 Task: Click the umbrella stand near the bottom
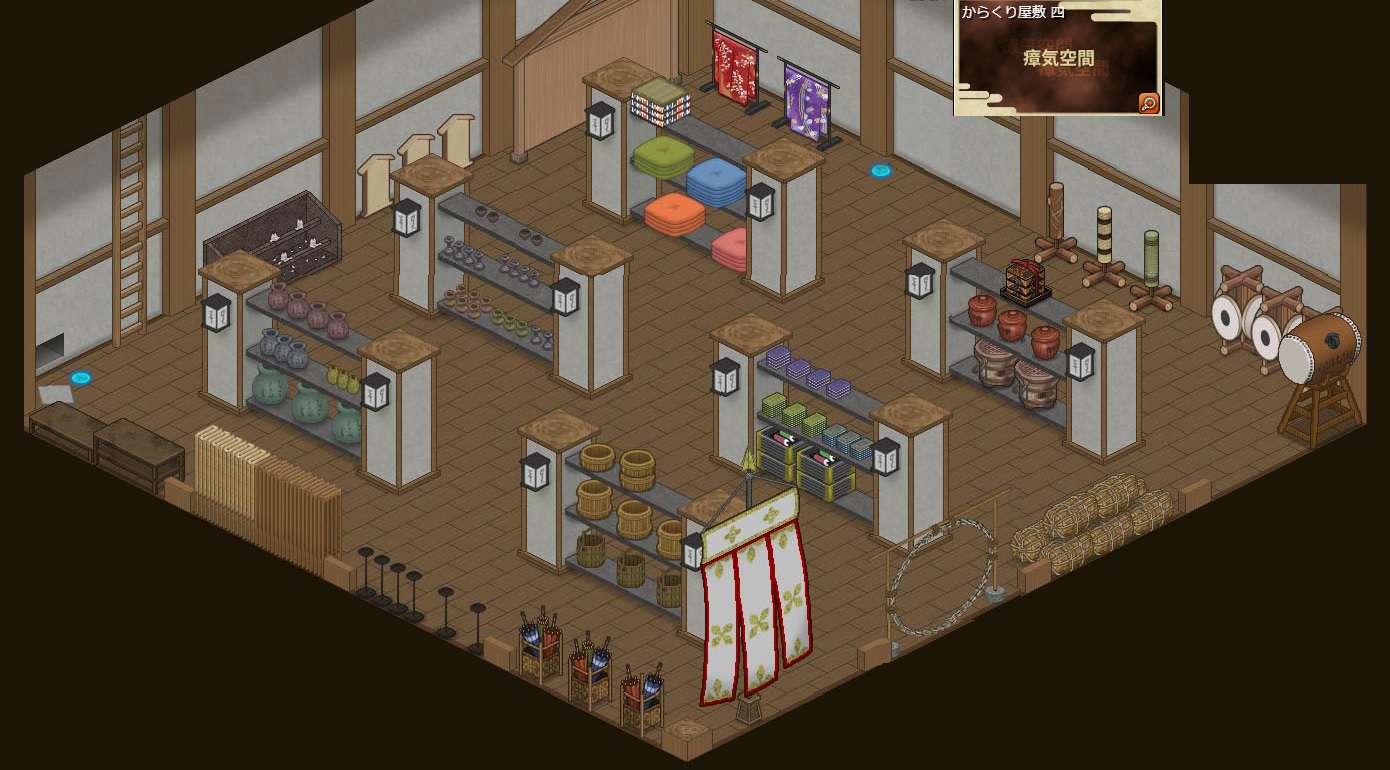540,640
